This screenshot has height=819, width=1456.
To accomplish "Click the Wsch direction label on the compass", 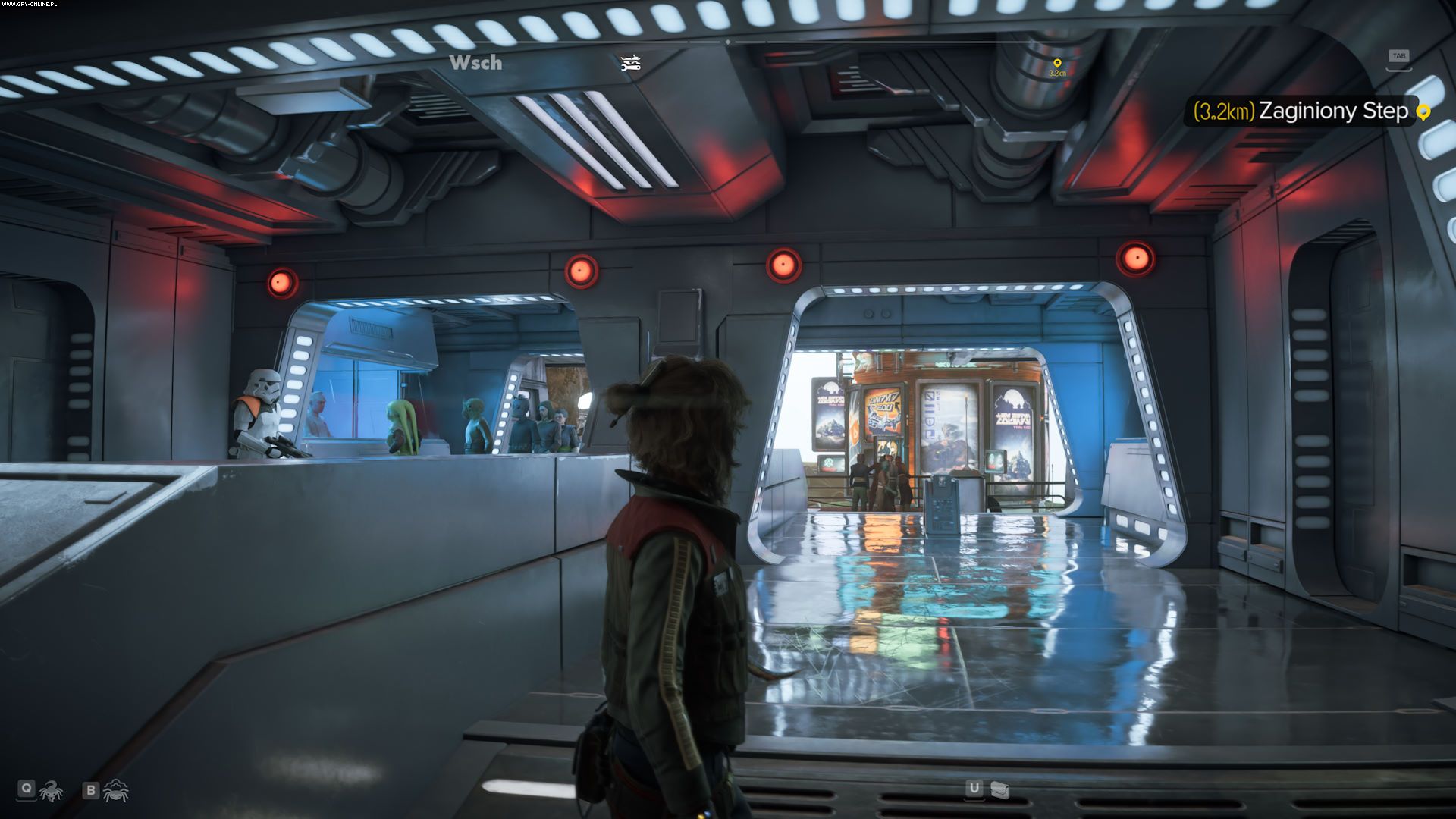I will 475,63.
